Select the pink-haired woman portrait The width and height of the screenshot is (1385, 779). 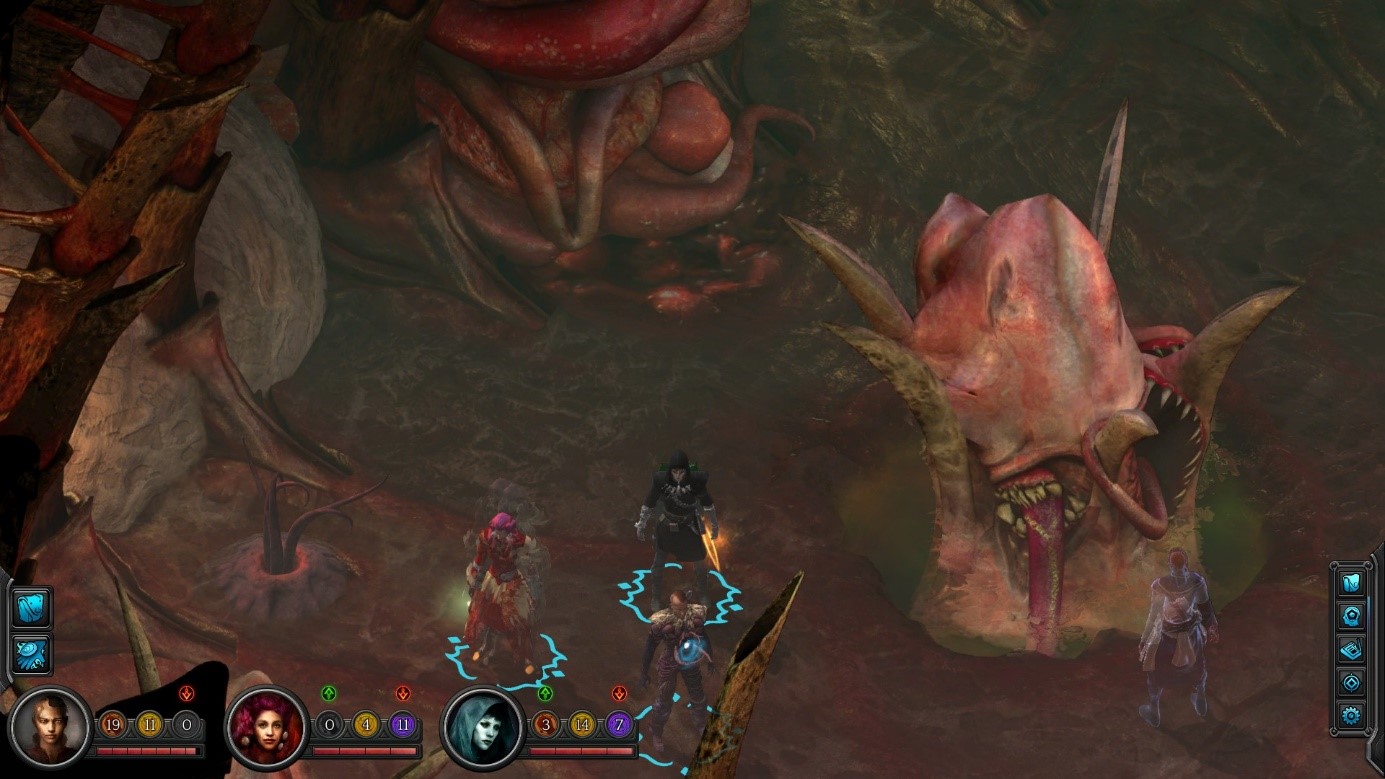[268, 727]
